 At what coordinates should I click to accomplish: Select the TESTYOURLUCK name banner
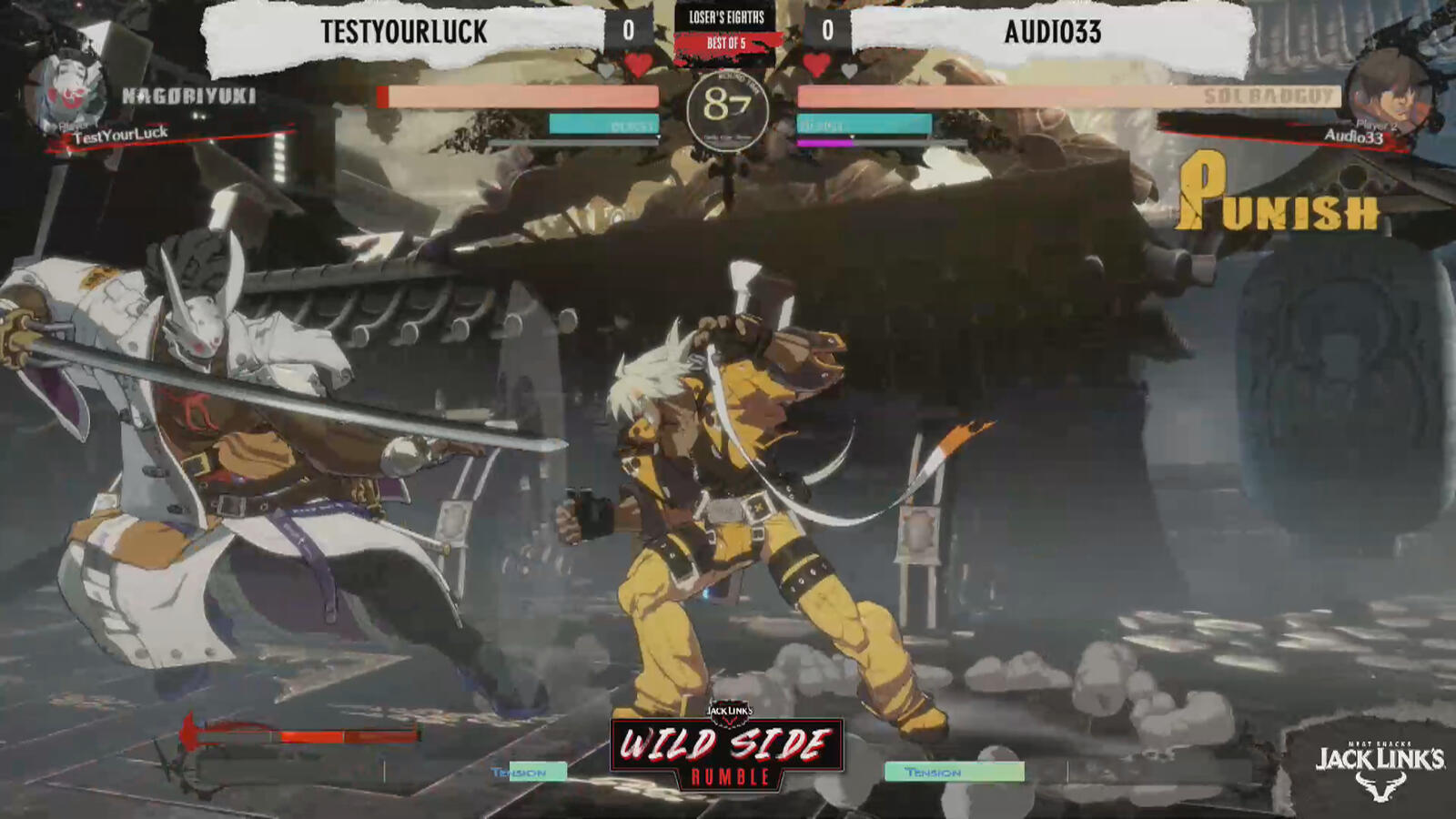(403, 30)
